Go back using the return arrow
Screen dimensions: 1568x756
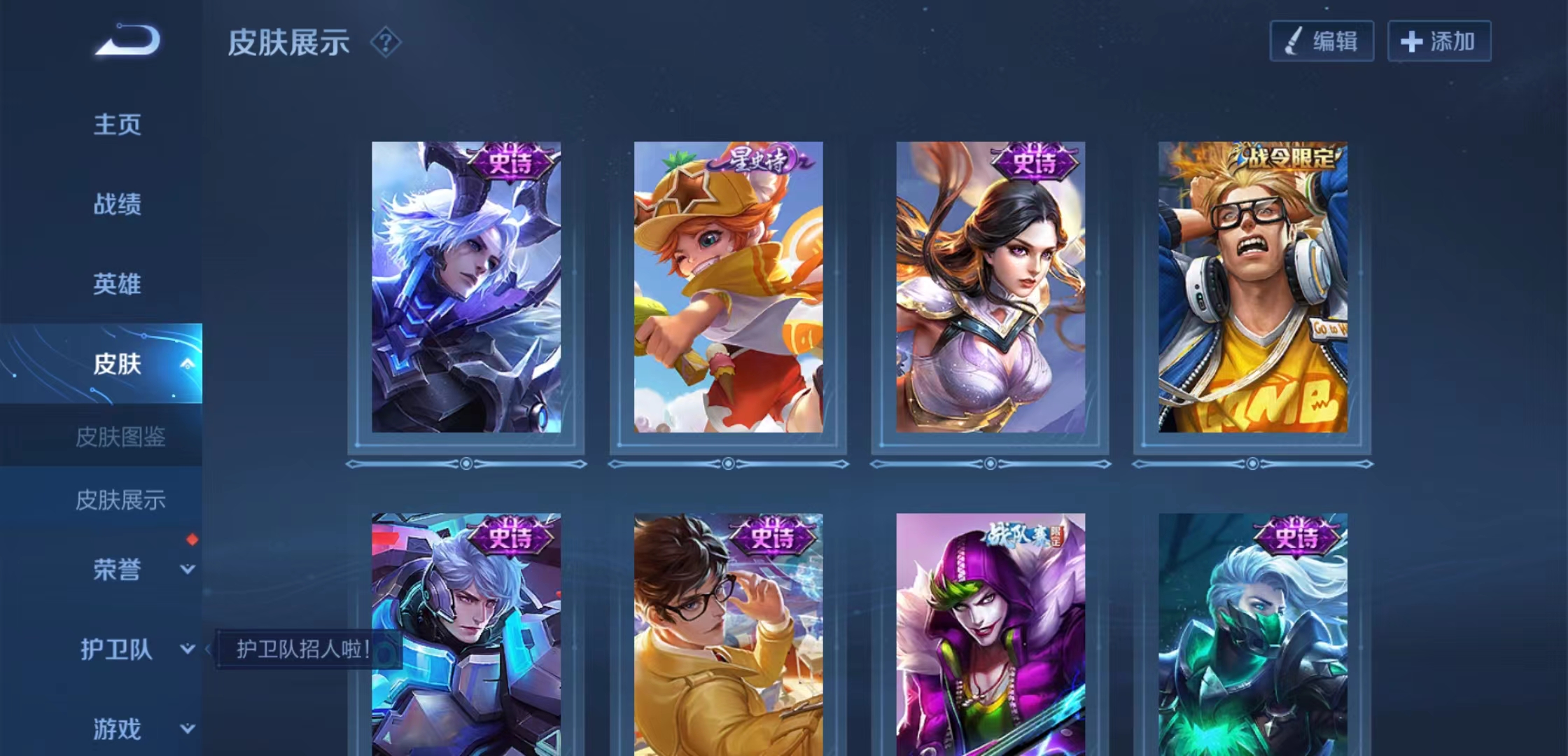(127, 40)
